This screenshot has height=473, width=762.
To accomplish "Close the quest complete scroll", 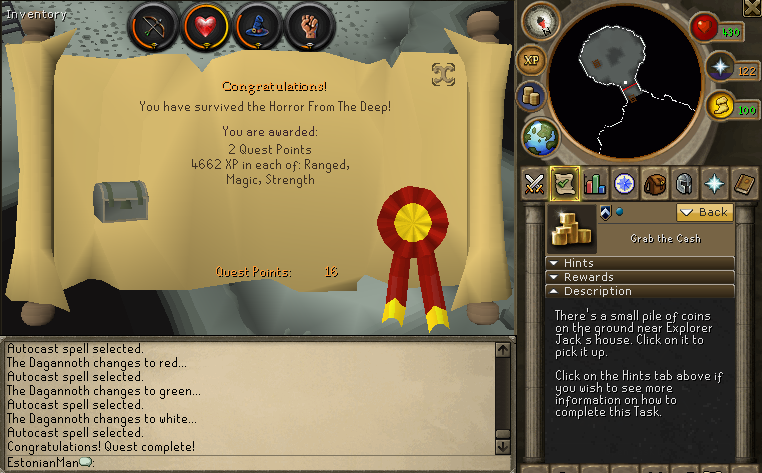I will [x=443, y=73].
